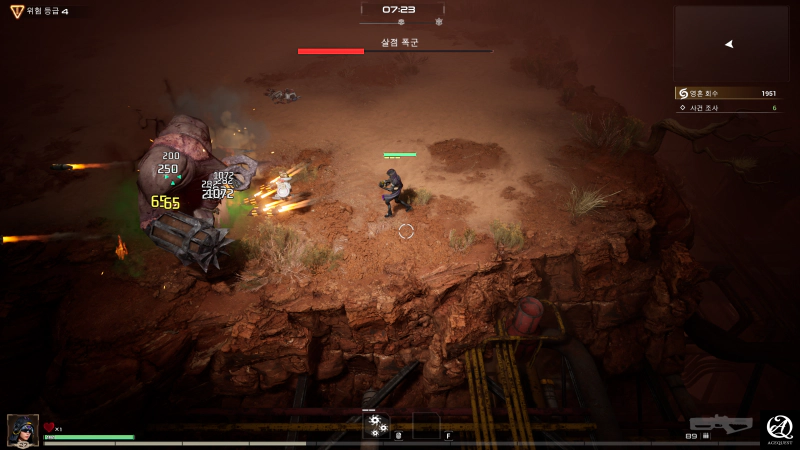This screenshot has width=800, height=450.
Task: Select the equipped rifle weapon icon
Action: tap(721, 424)
